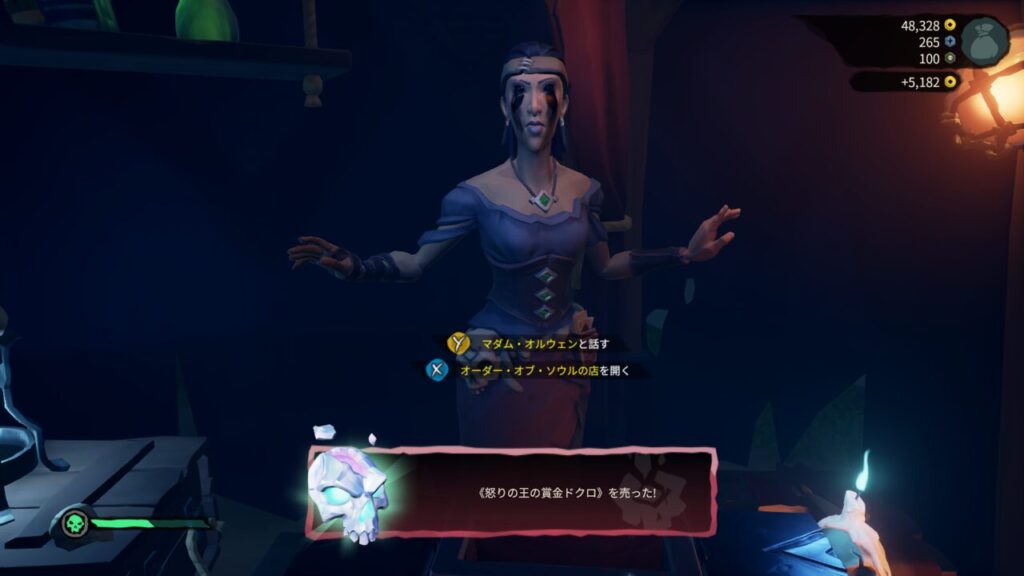This screenshot has height=576, width=1024.
Task: Click the coin pouch icon
Action: 984,41
